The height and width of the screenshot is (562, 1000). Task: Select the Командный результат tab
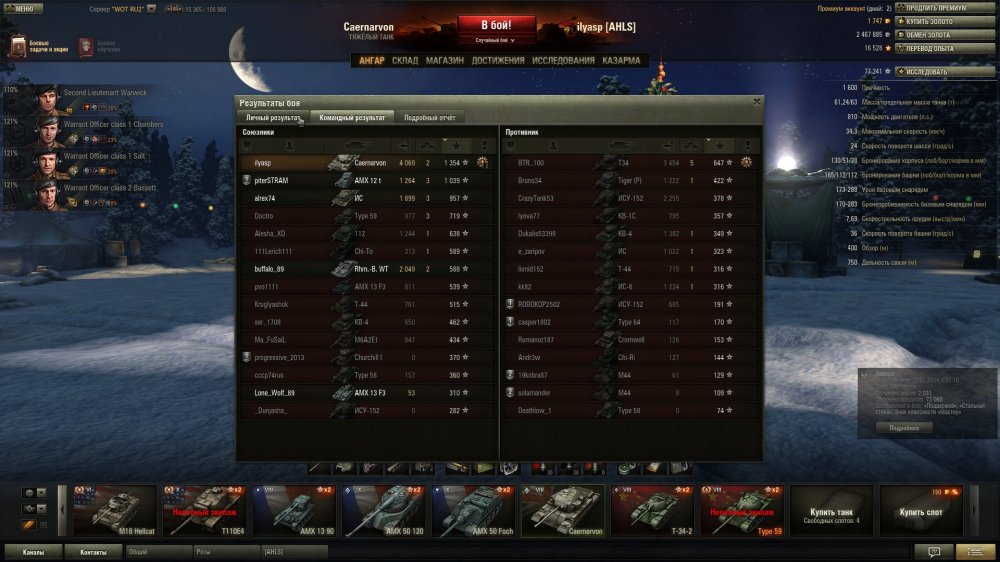[x=352, y=117]
